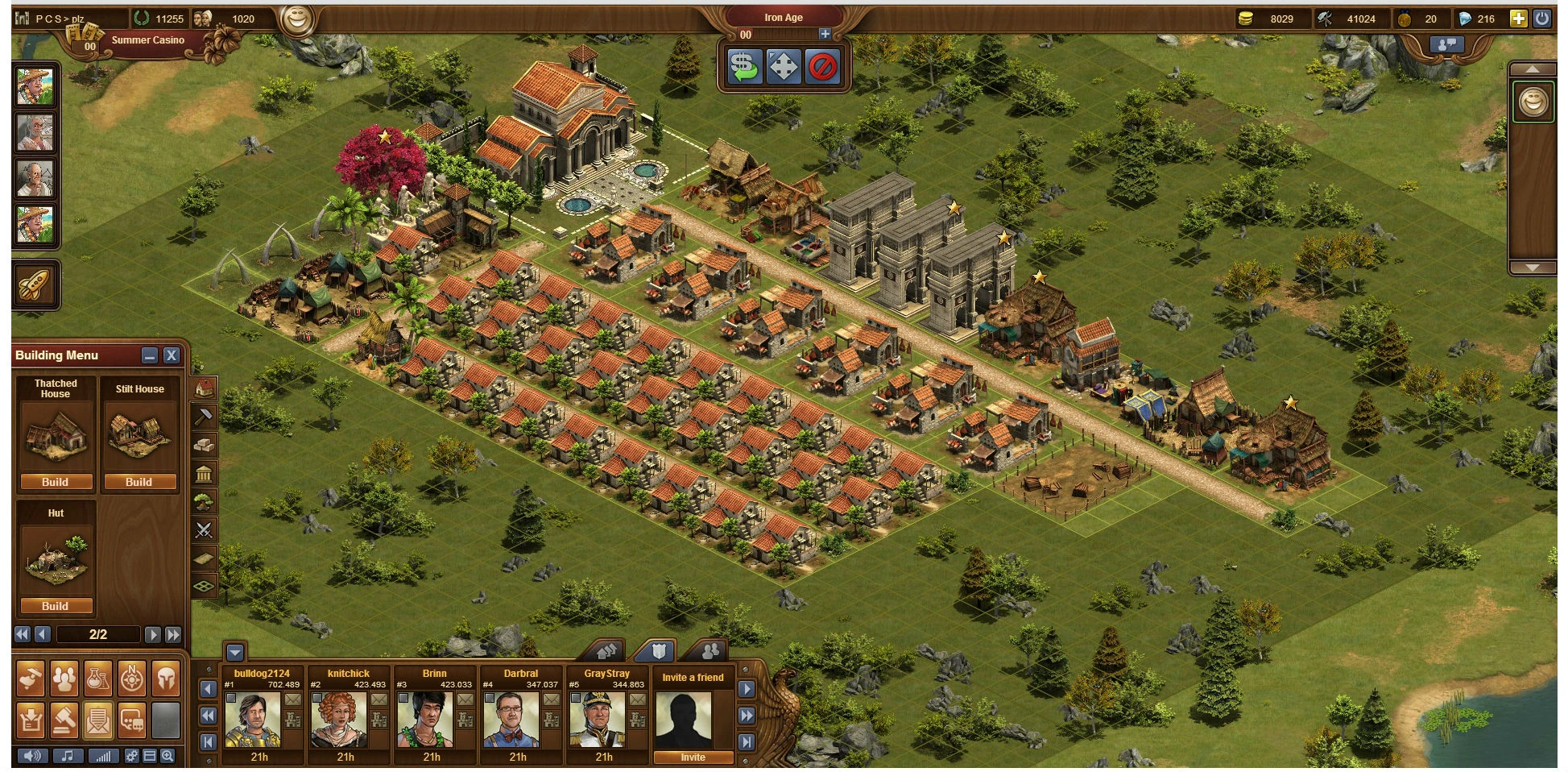Viewport: 1568px width, 772px height.
Task: Select the residential buildings category in Building Menu
Action: tap(204, 388)
